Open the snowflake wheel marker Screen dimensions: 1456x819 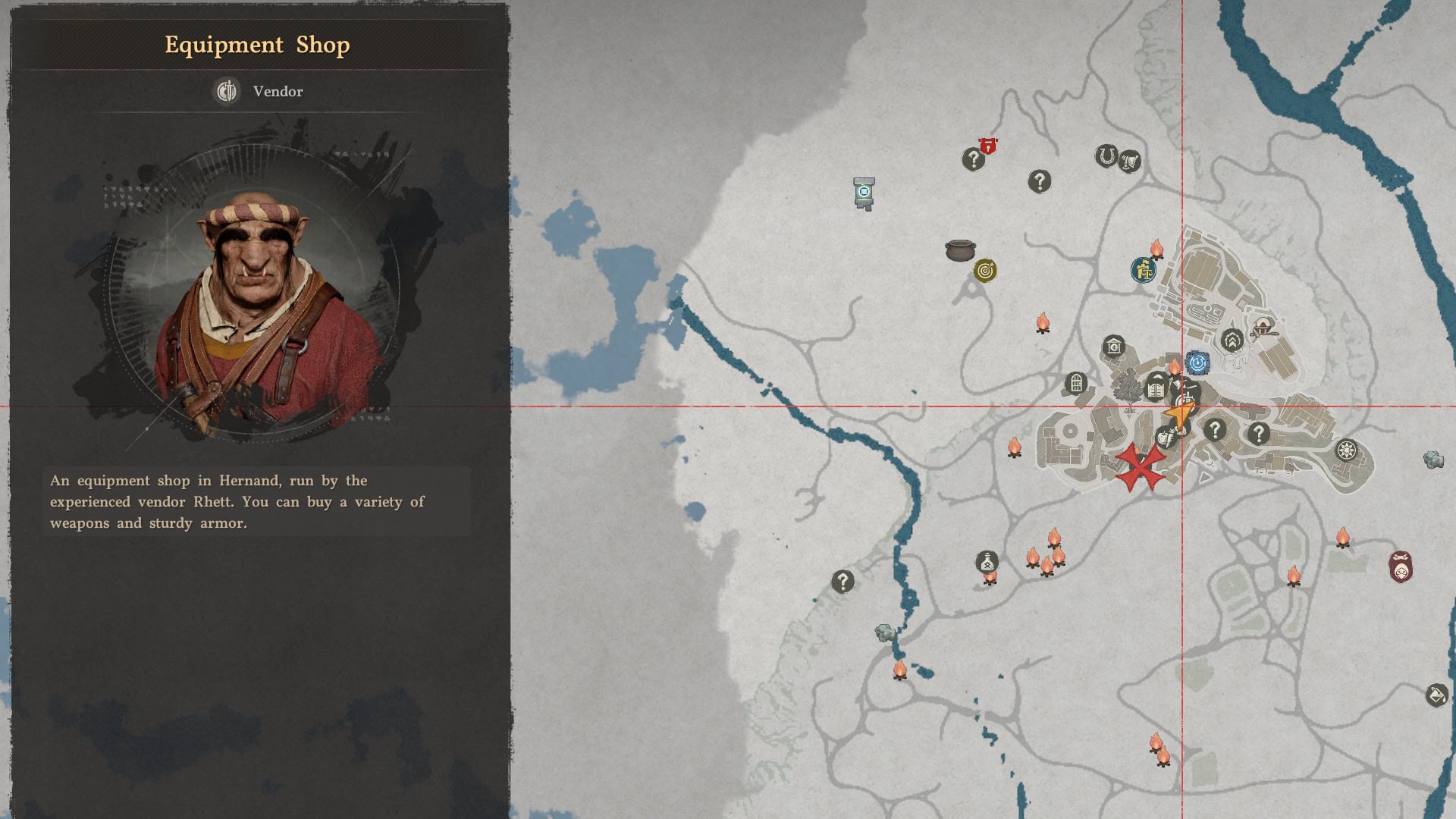(x=1346, y=450)
